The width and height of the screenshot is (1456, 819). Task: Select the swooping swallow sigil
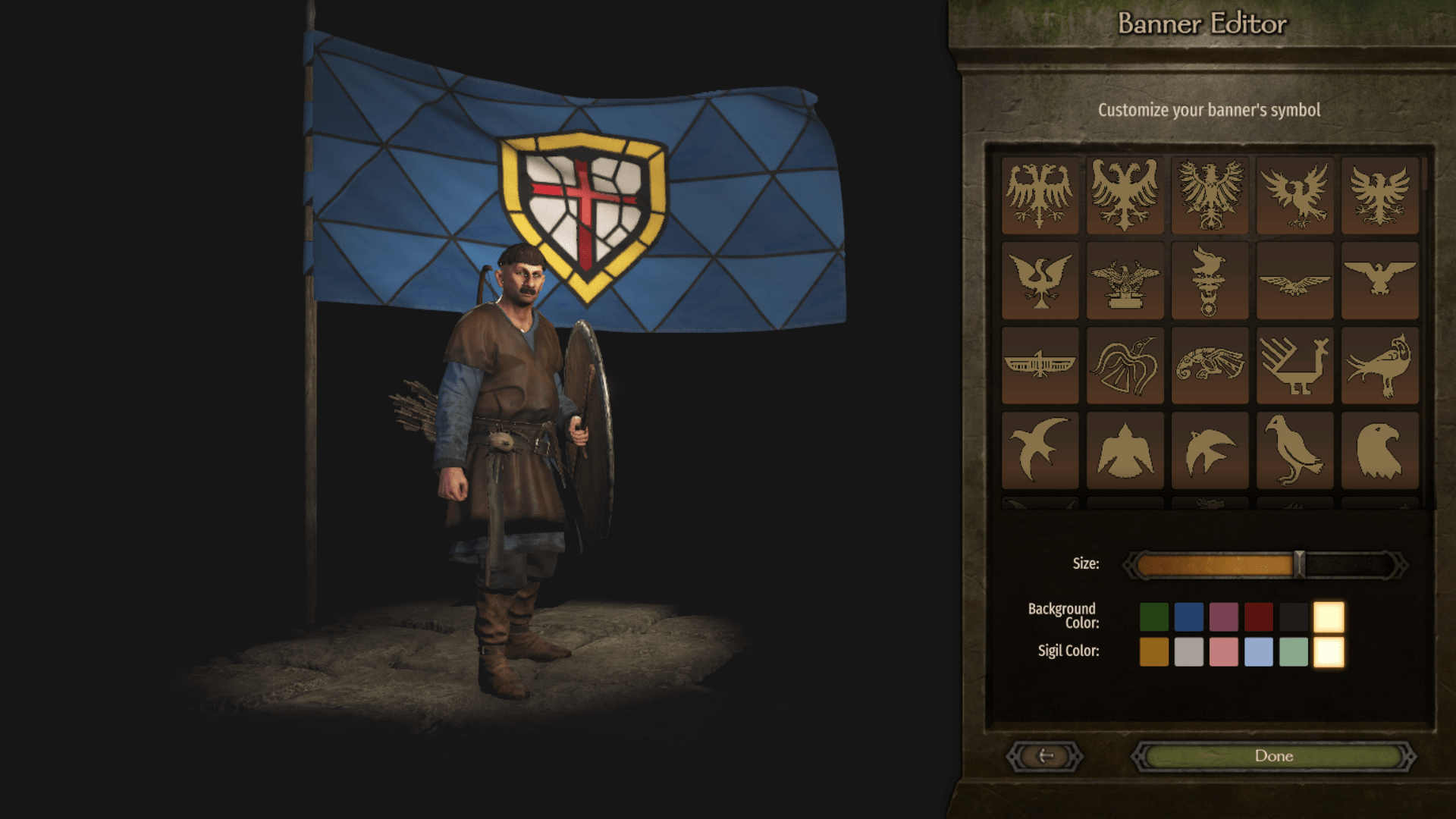click(x=1040, y=449)
